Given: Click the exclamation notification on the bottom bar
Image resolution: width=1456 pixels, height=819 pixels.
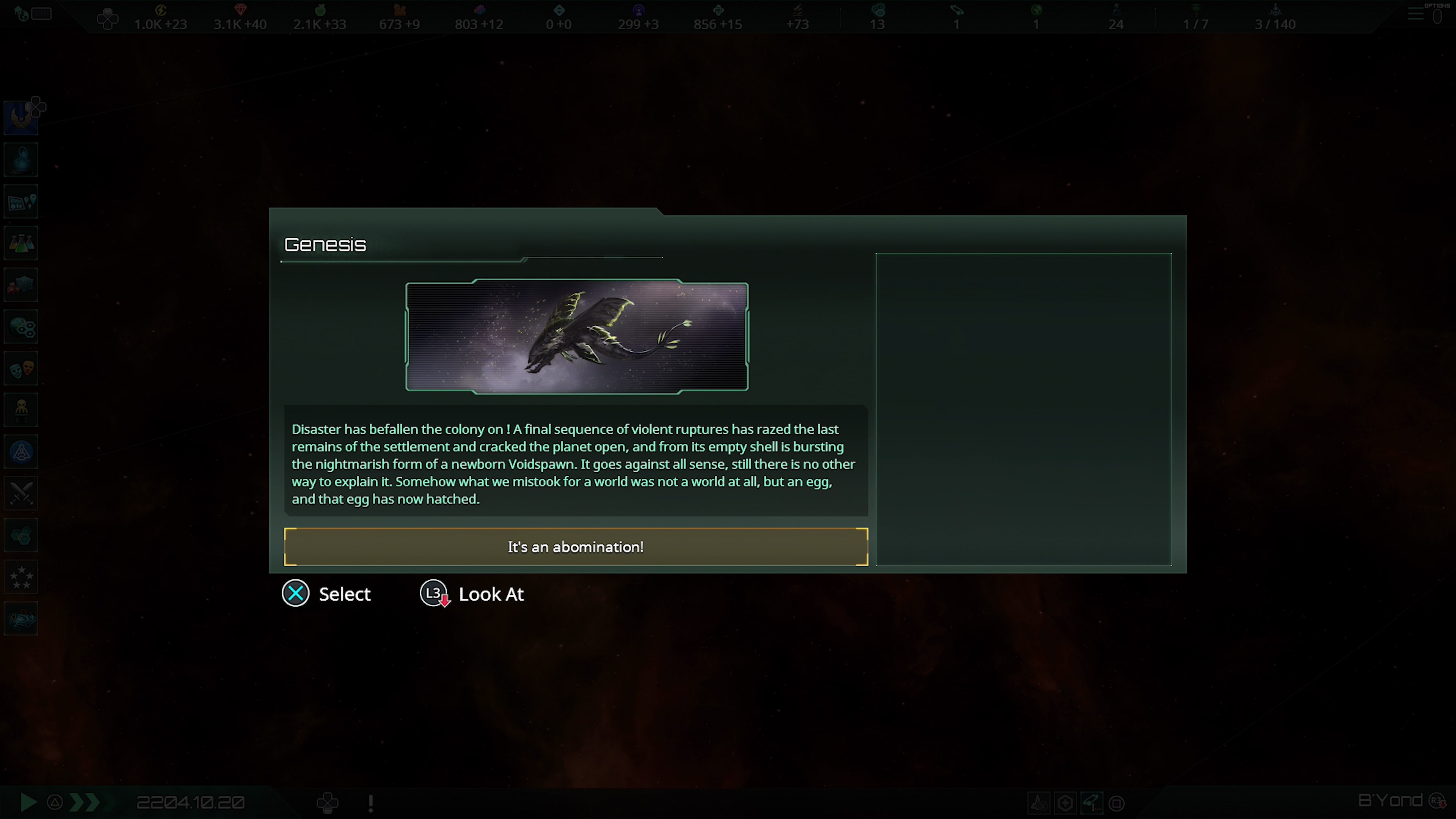Looking at the screenshot, I should click(x=370, y=802).
